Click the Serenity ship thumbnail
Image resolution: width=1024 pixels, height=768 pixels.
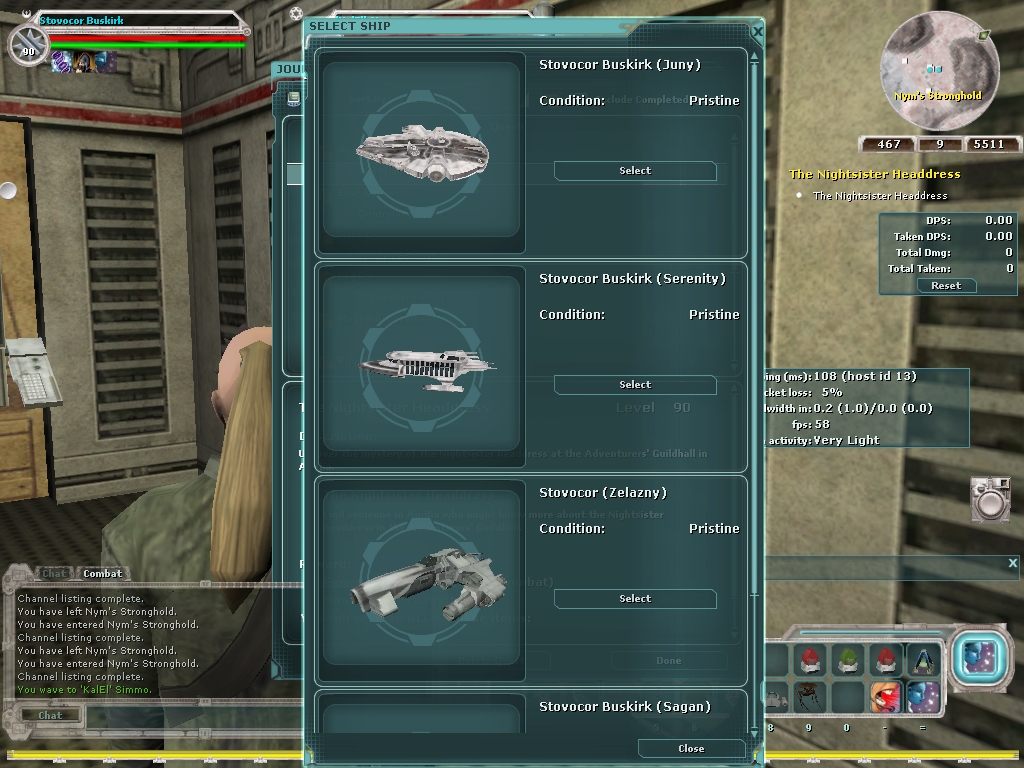[x=422, y=365]
